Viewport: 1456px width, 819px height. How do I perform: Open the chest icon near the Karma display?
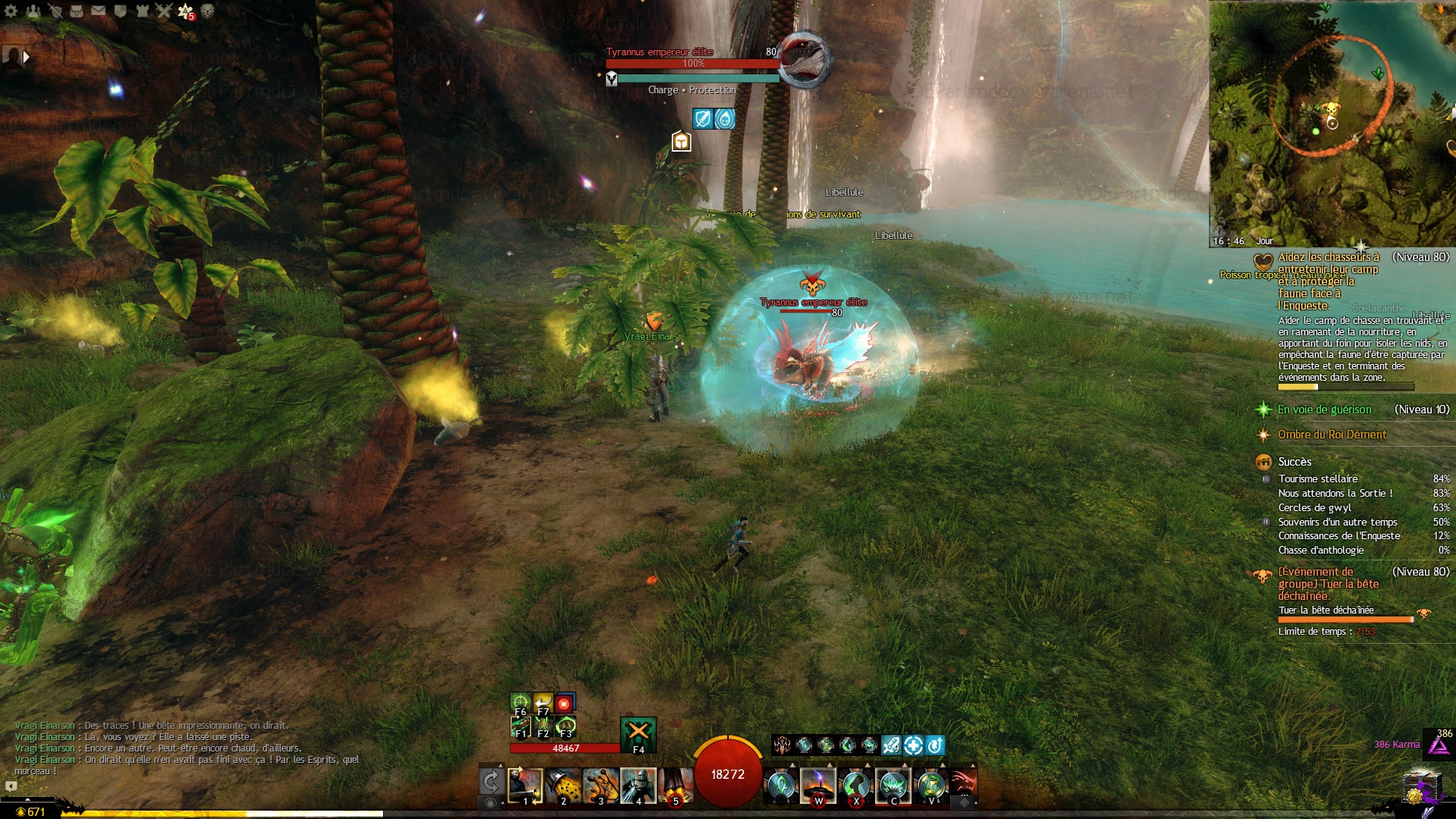click(x=1420, y=788)
